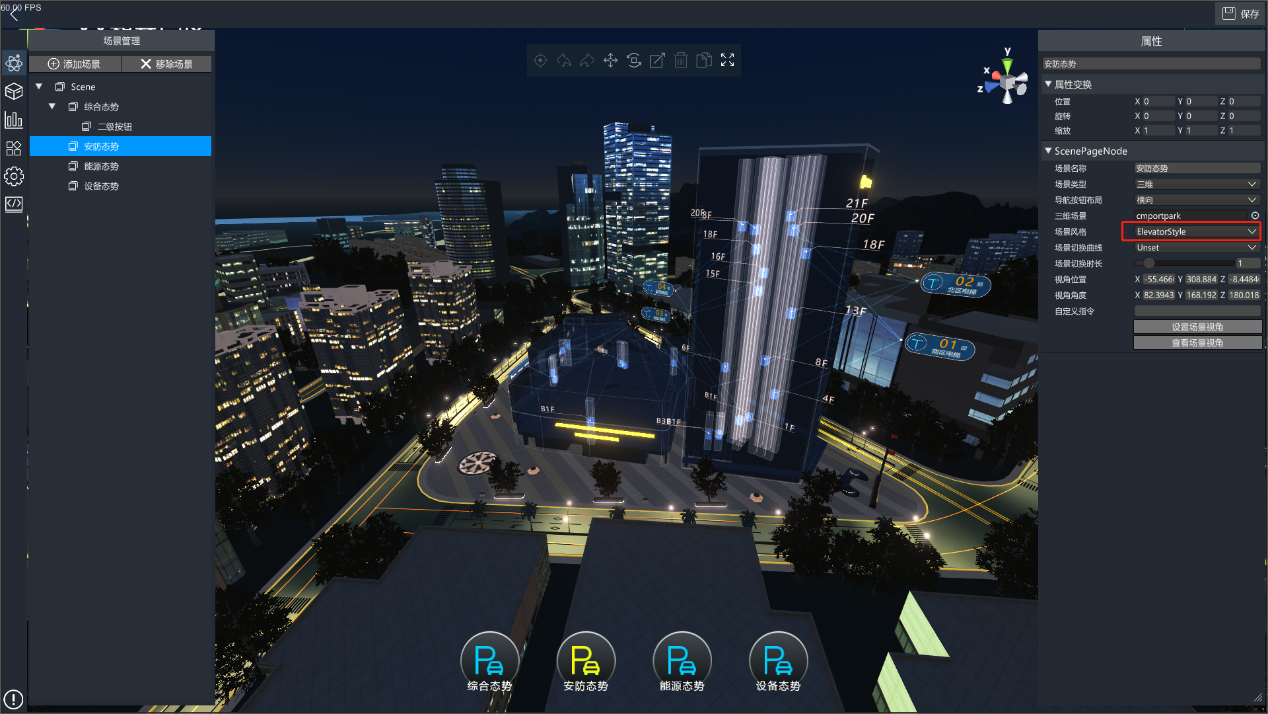Open the bar chart sidebar icon
This screenshot has width=1268, height=714.
pos(14,120)
